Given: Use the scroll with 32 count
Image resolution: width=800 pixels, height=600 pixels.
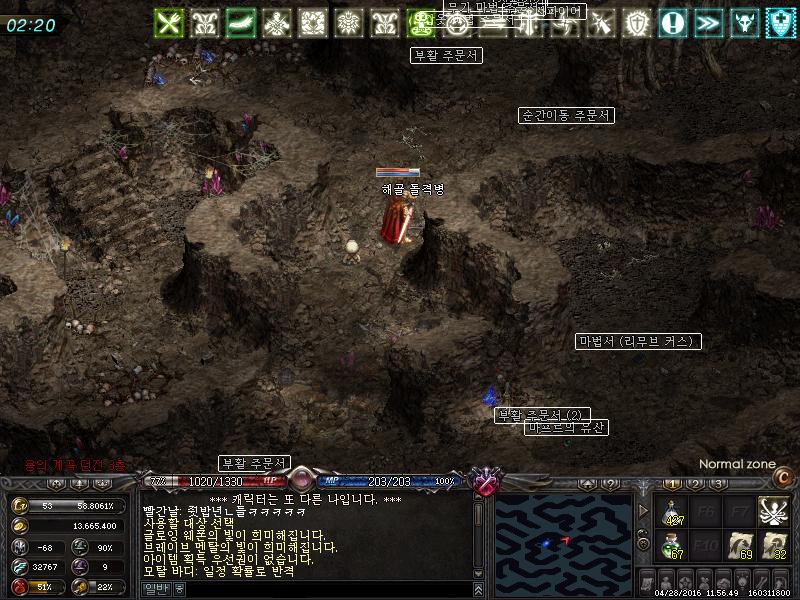Looking at the screenshot, I should click(x=773, y=546).
